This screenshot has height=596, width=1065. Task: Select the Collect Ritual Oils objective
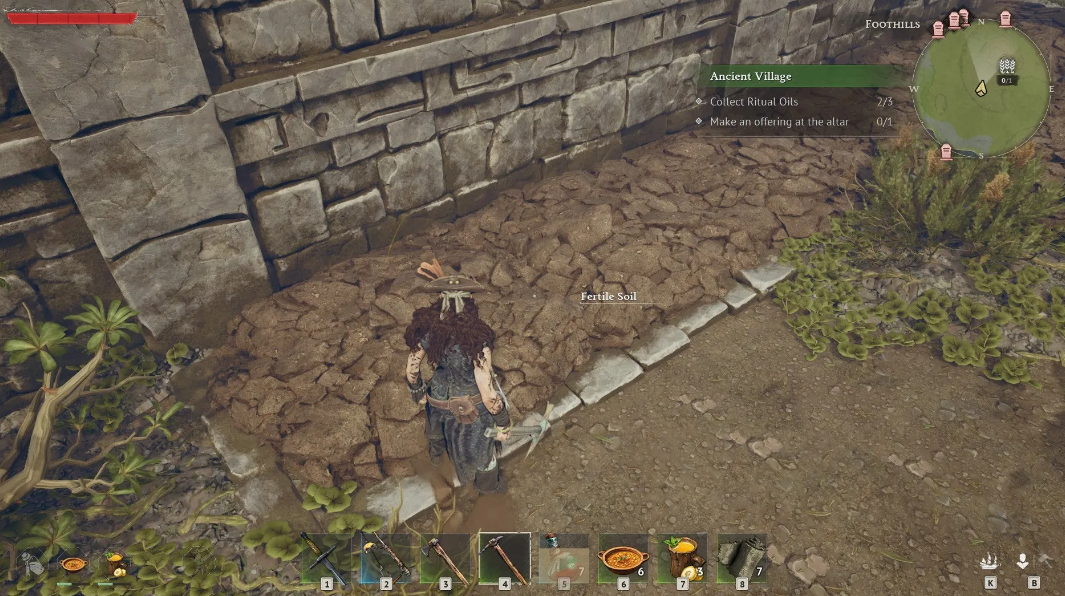[754, 102]
